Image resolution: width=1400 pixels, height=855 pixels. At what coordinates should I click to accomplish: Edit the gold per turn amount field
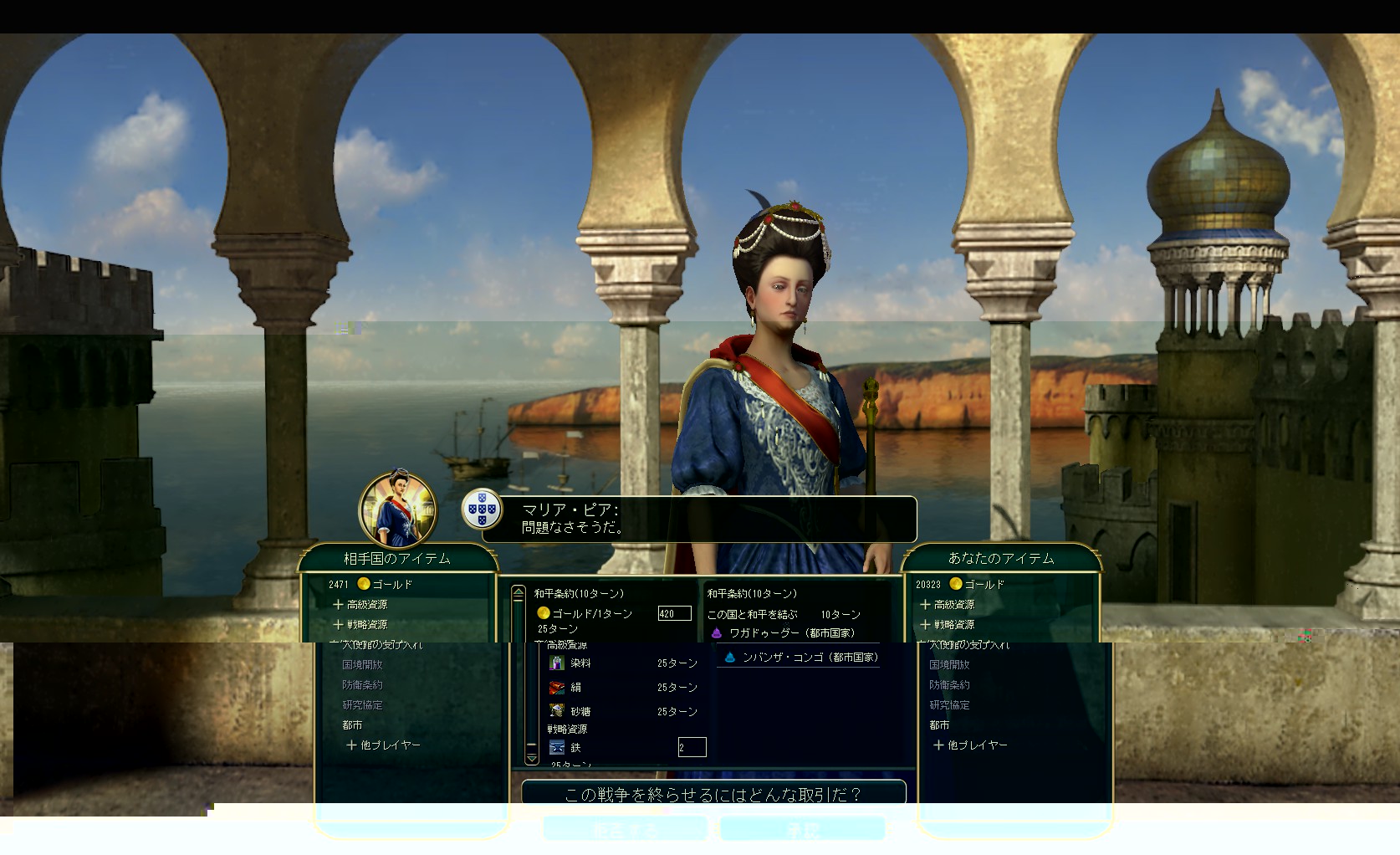674,613
